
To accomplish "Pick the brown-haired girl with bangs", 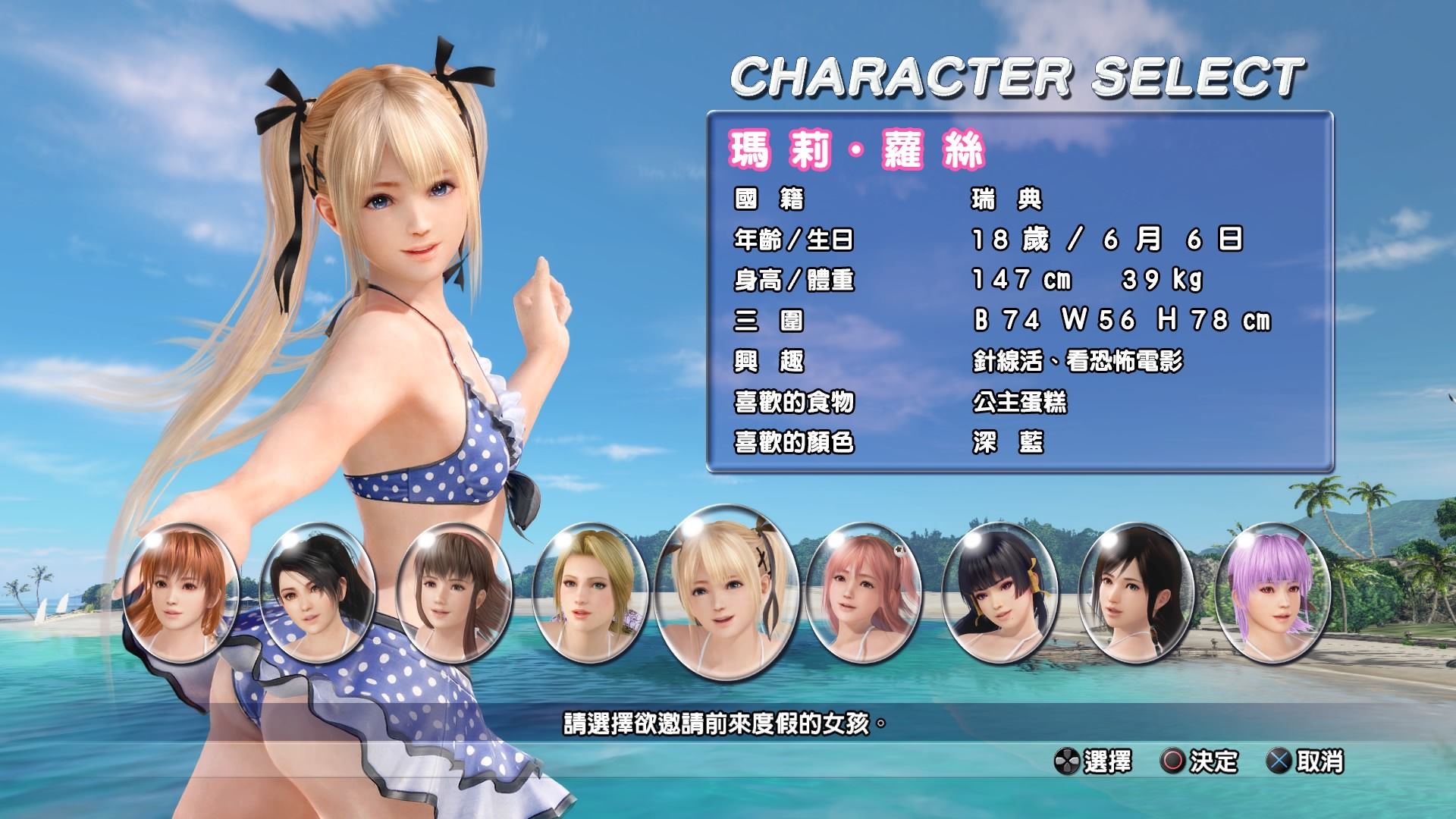I will point(454,592).
